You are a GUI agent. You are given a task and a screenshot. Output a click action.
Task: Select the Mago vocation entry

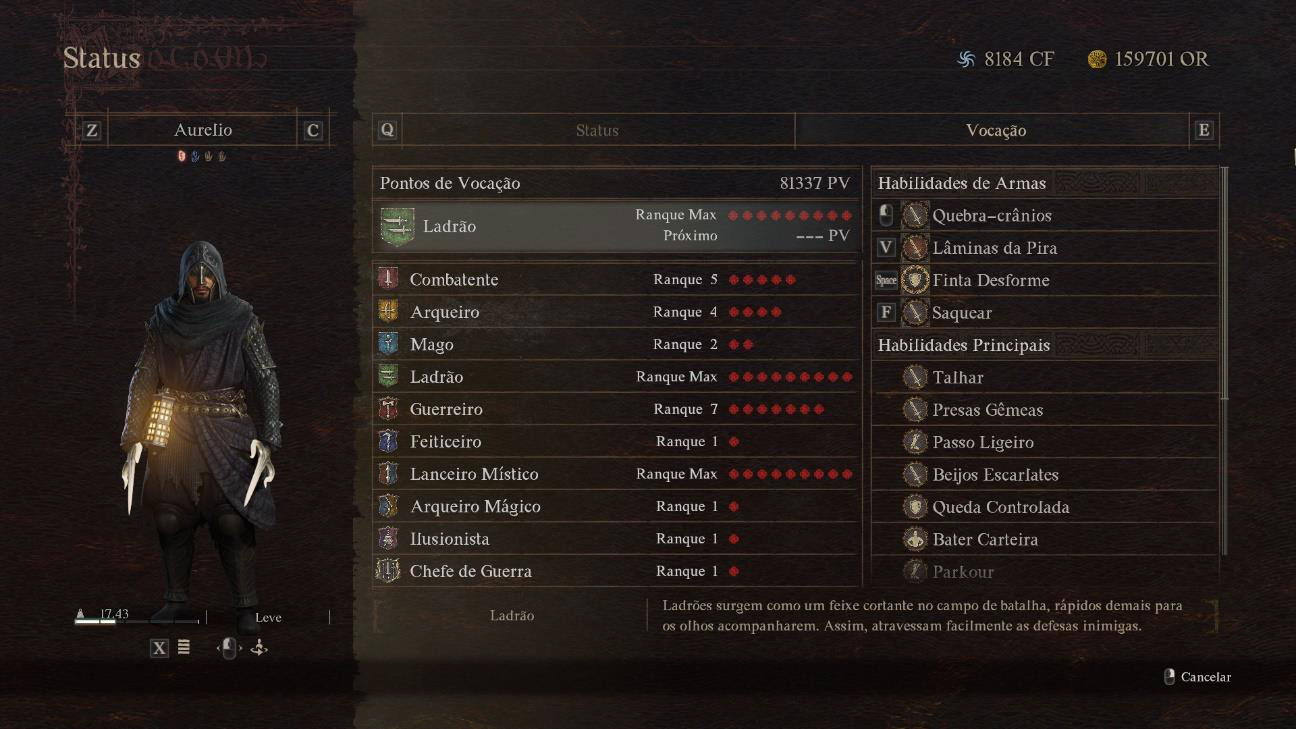point(615,345)
